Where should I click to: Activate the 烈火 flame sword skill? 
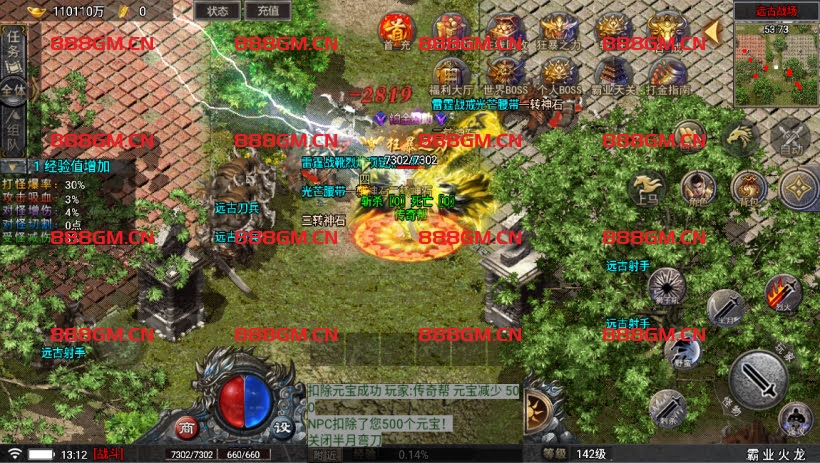point(782,294)
